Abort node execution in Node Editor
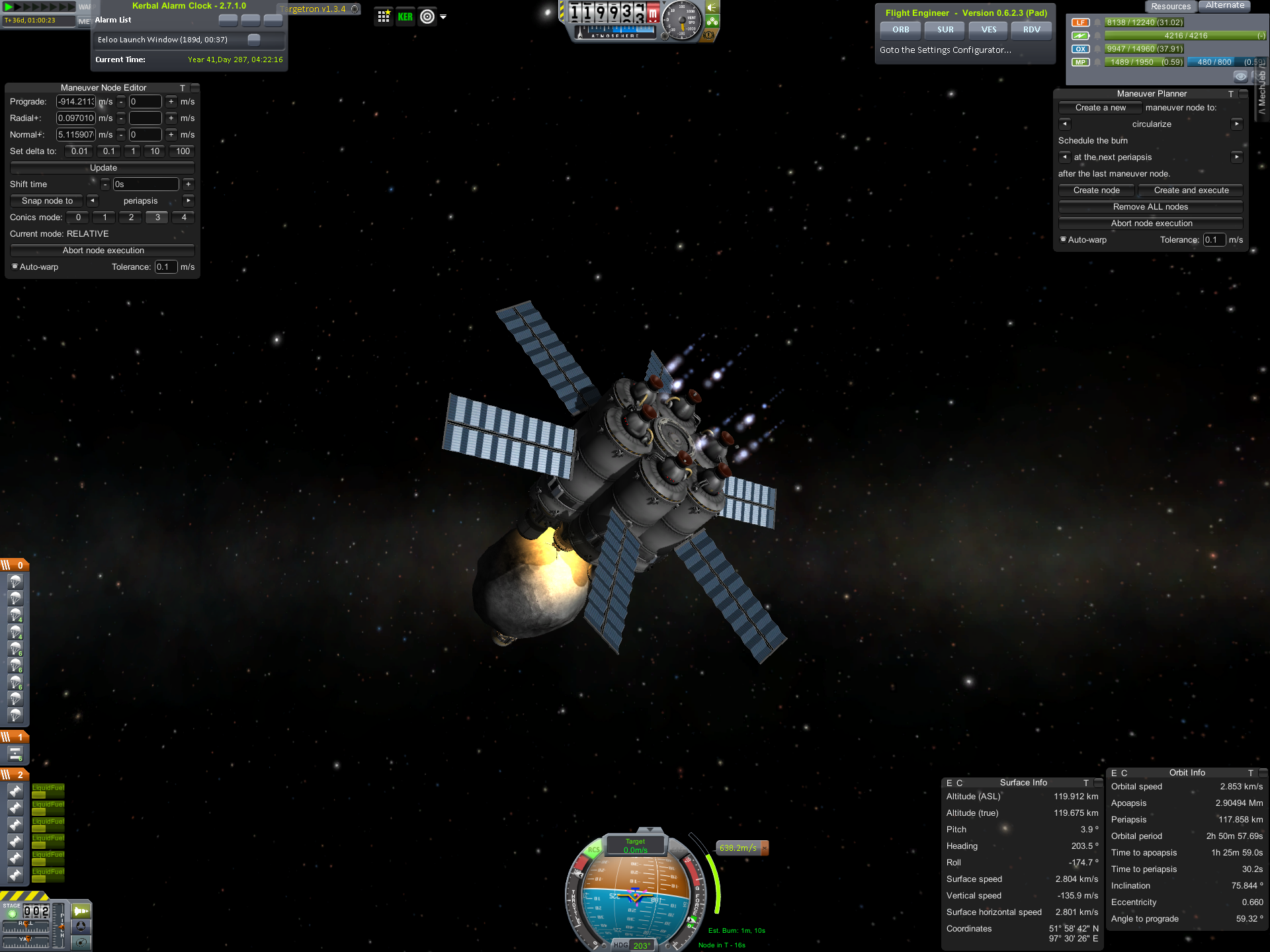 (x=103, y=251)
